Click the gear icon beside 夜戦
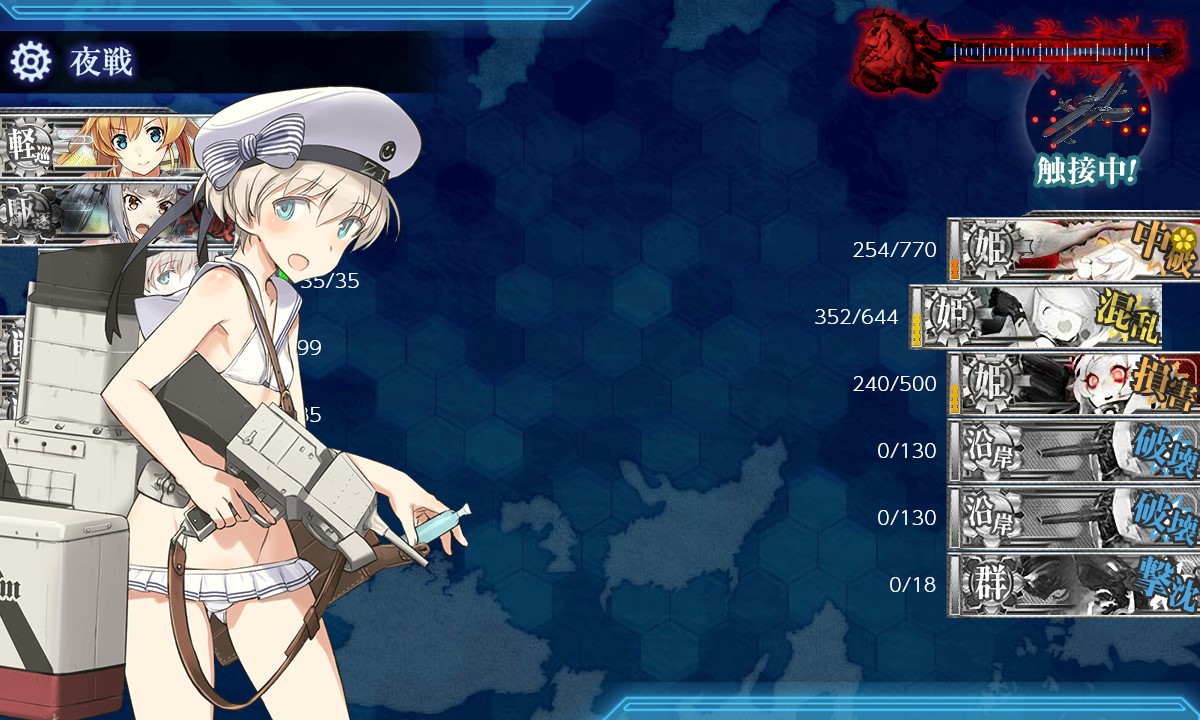 coord(30,62)
